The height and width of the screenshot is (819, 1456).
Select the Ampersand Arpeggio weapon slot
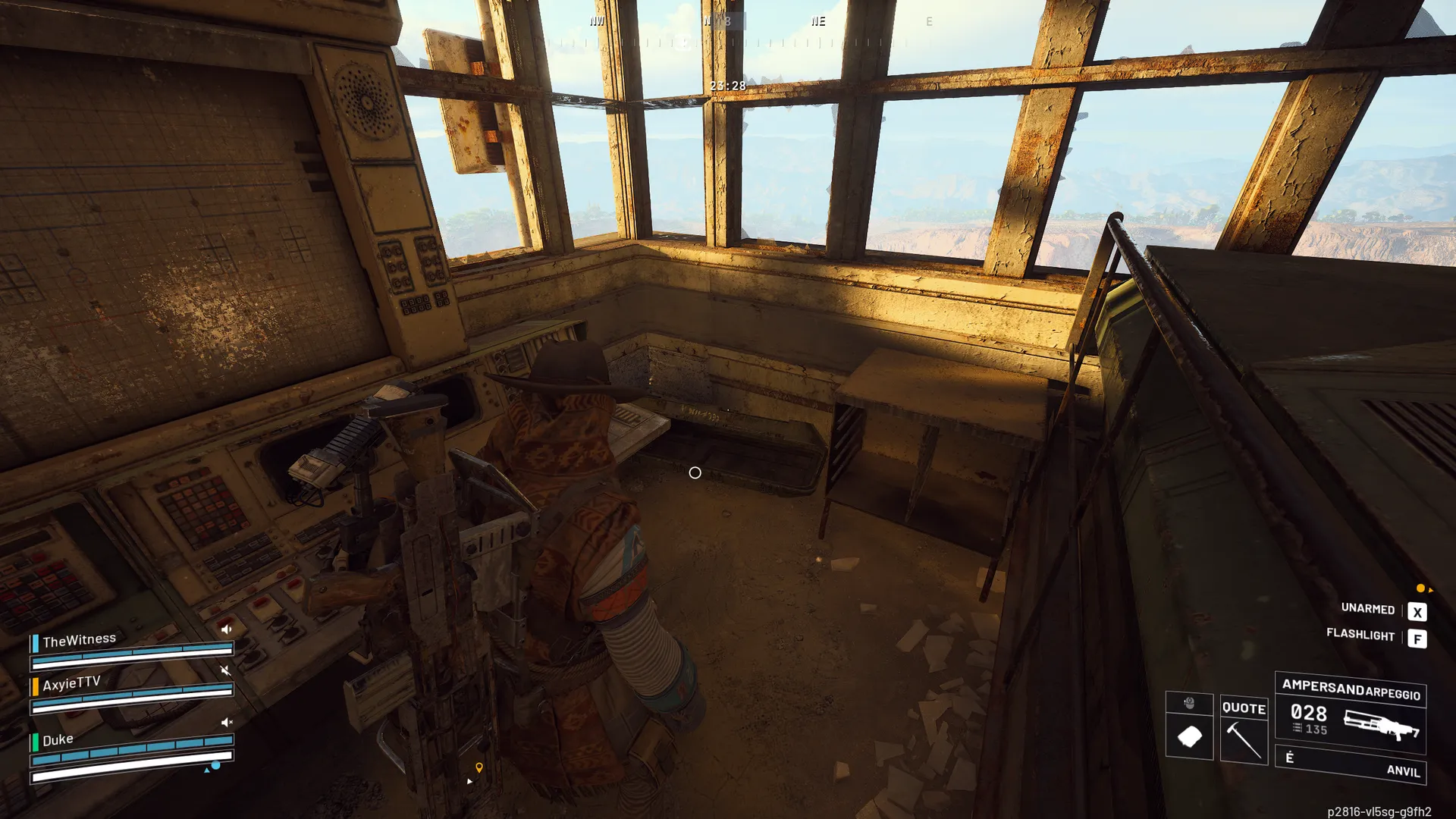[x=1350, y=713]
